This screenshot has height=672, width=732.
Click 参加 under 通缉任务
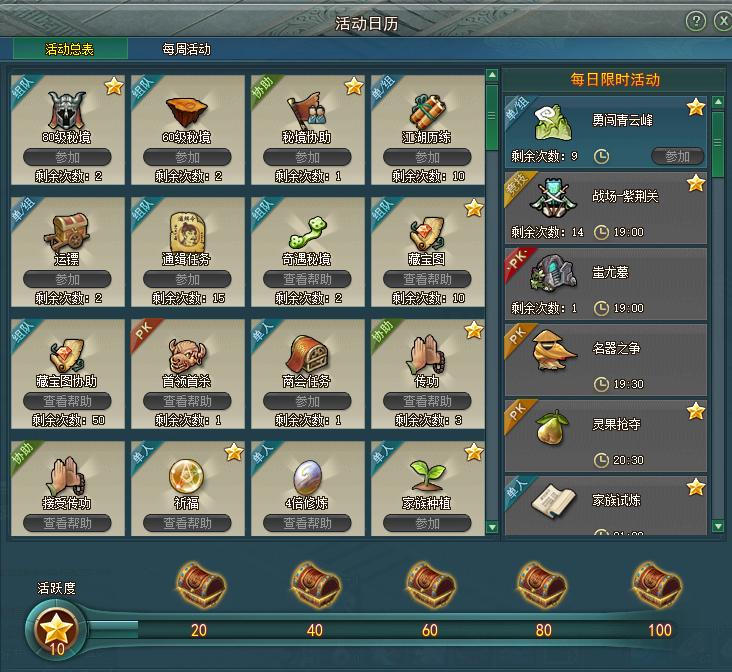[x=188, y=279]
